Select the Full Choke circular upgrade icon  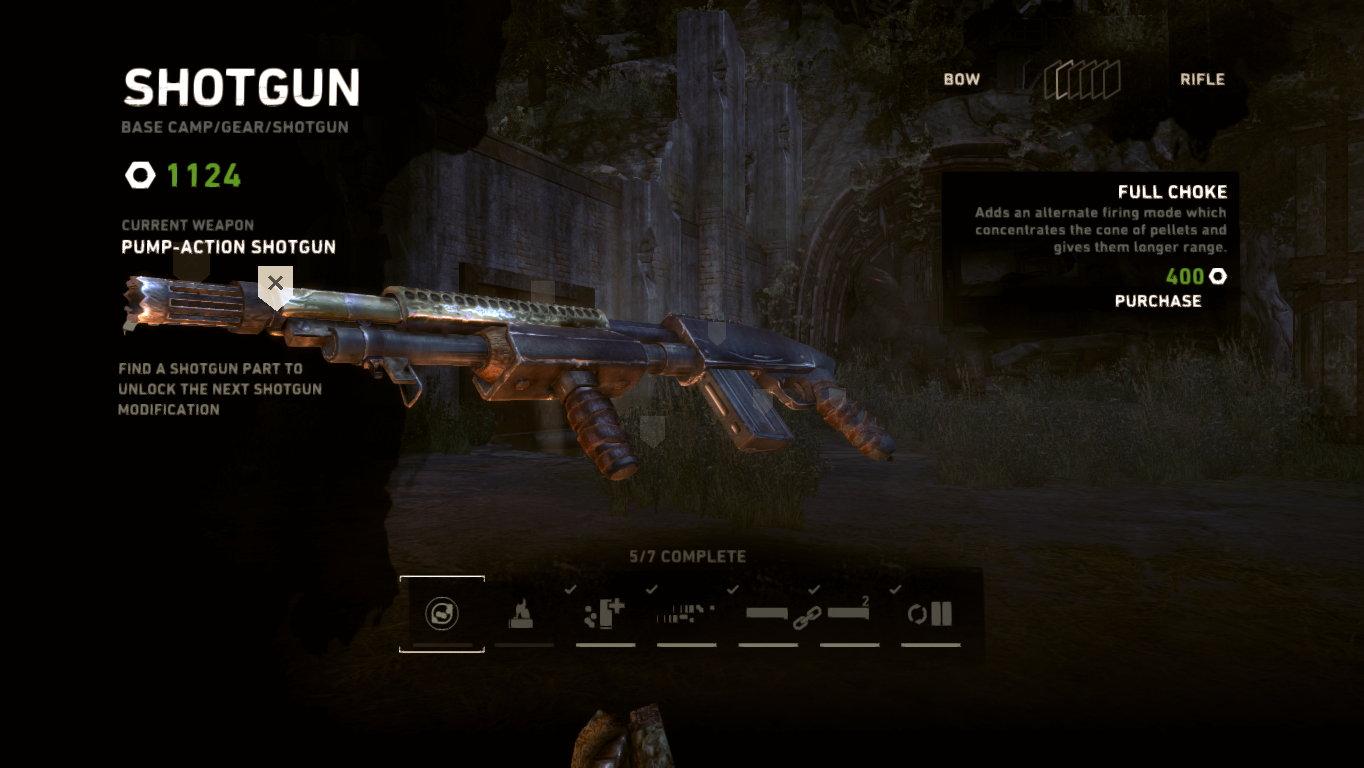pos(442,614)
